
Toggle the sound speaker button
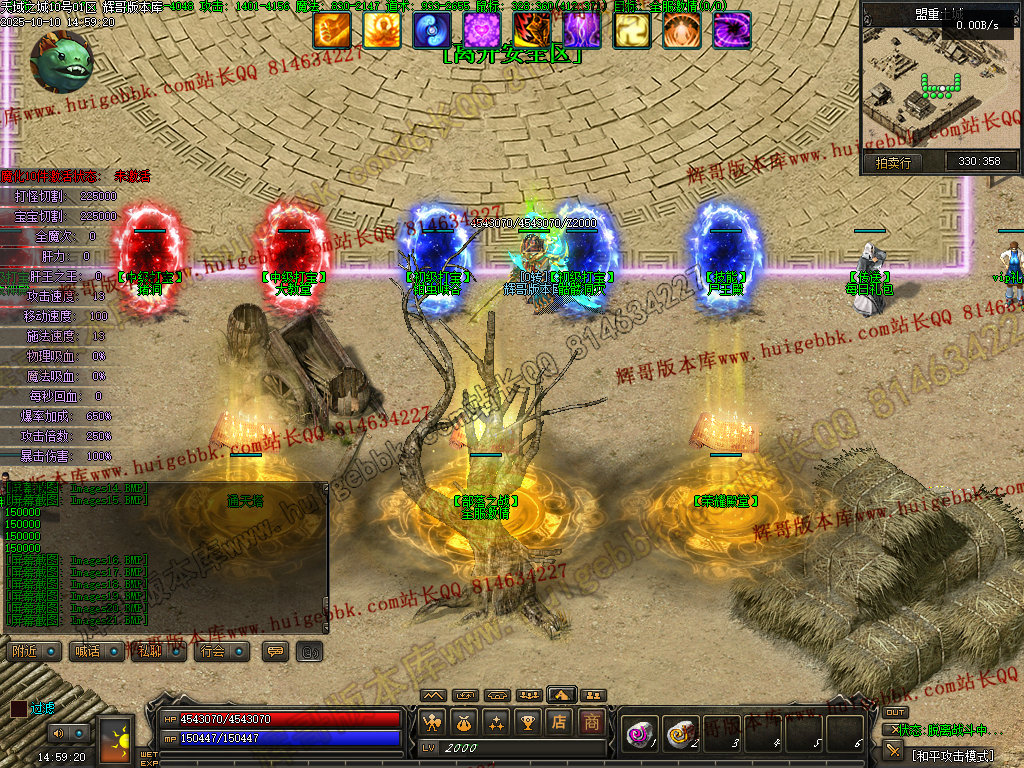pos(56,734)
